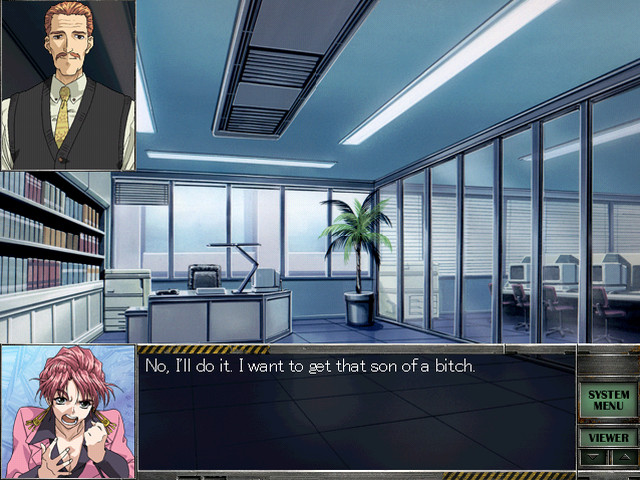Click the down arrow below Viewer
The image size is (640, 480).
tap(594, 457)
